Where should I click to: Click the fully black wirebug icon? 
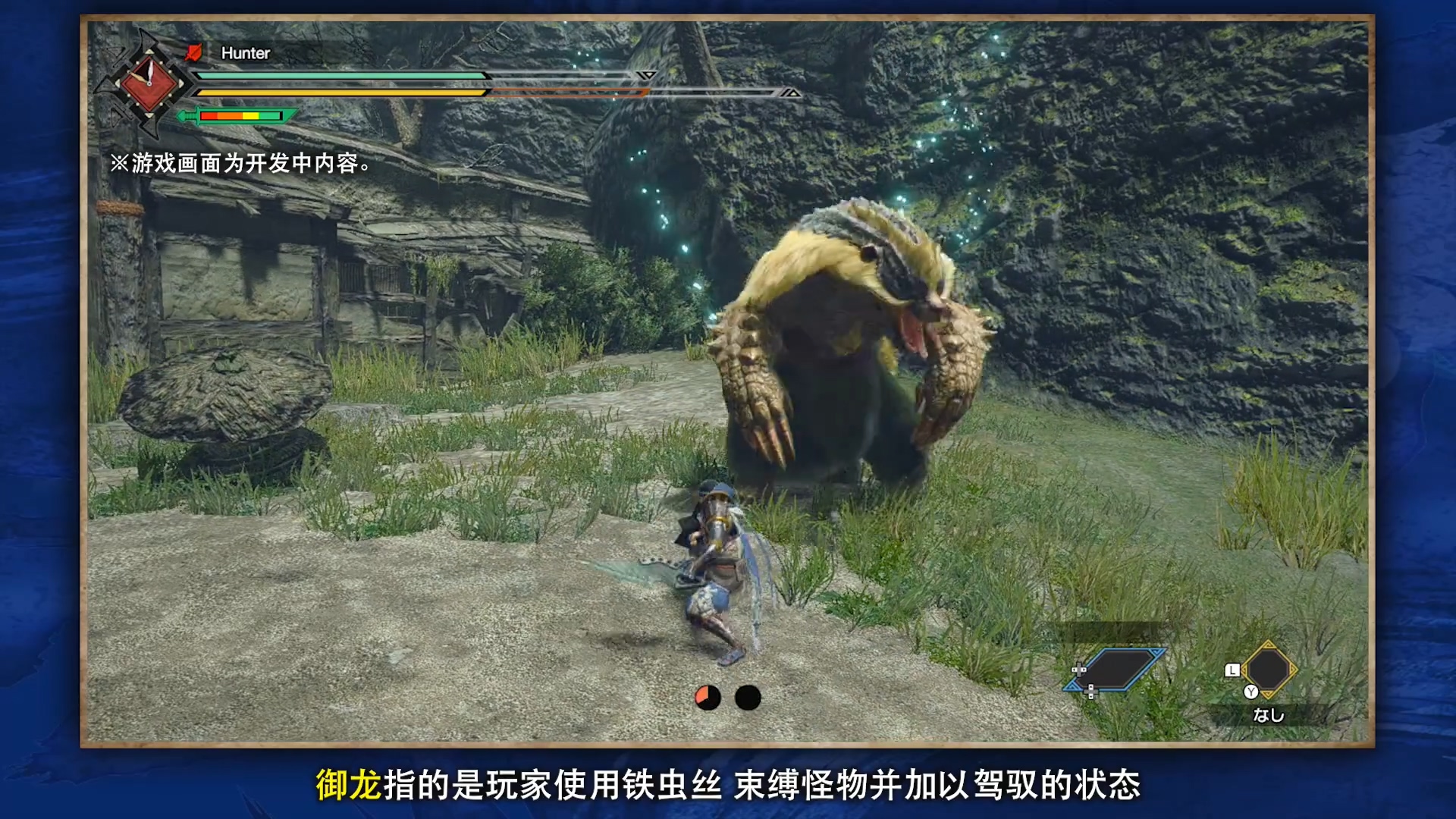coord(748,698)
